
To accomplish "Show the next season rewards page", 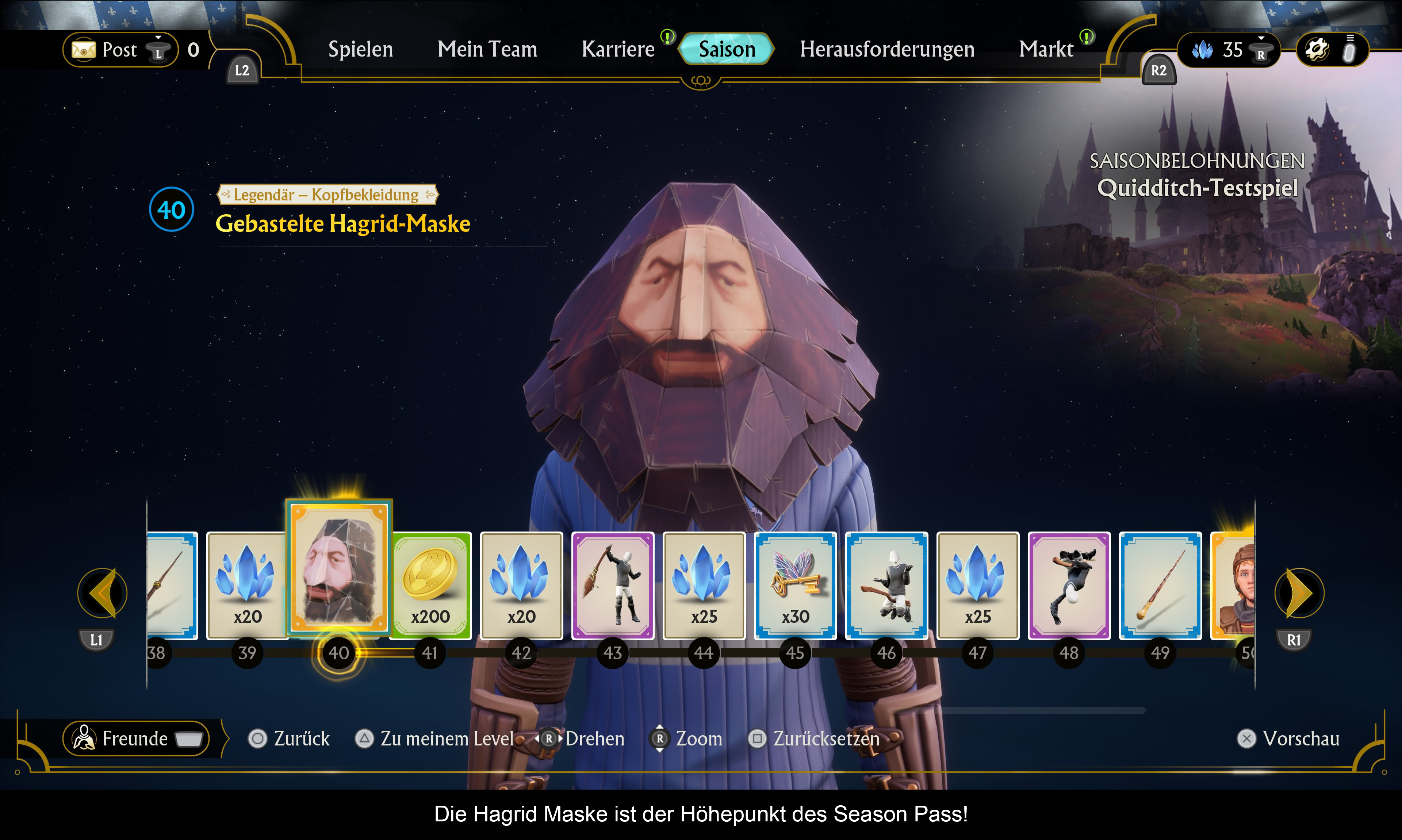I will tap(1299, 592).
